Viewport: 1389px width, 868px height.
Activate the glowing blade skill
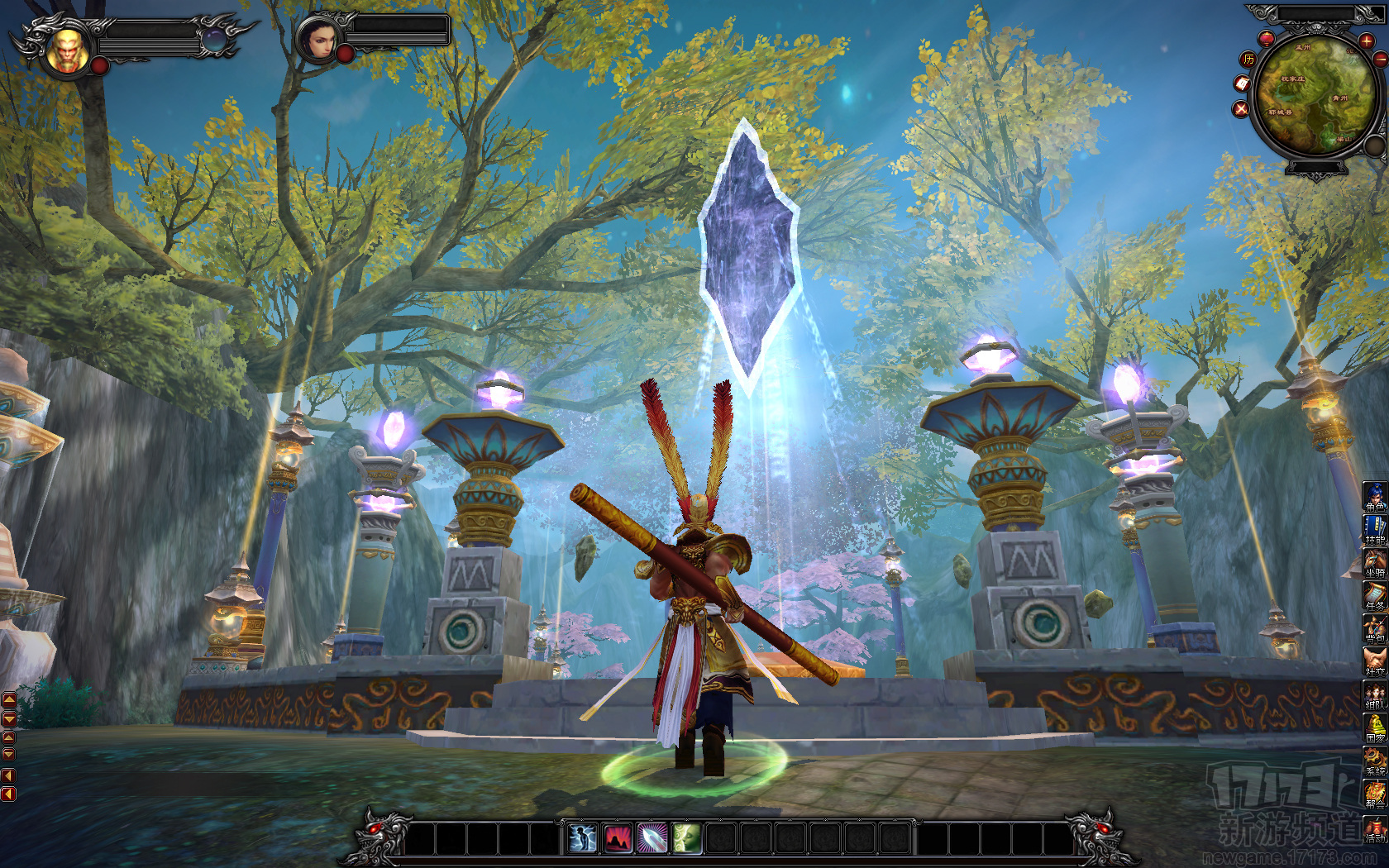[652, 839]
